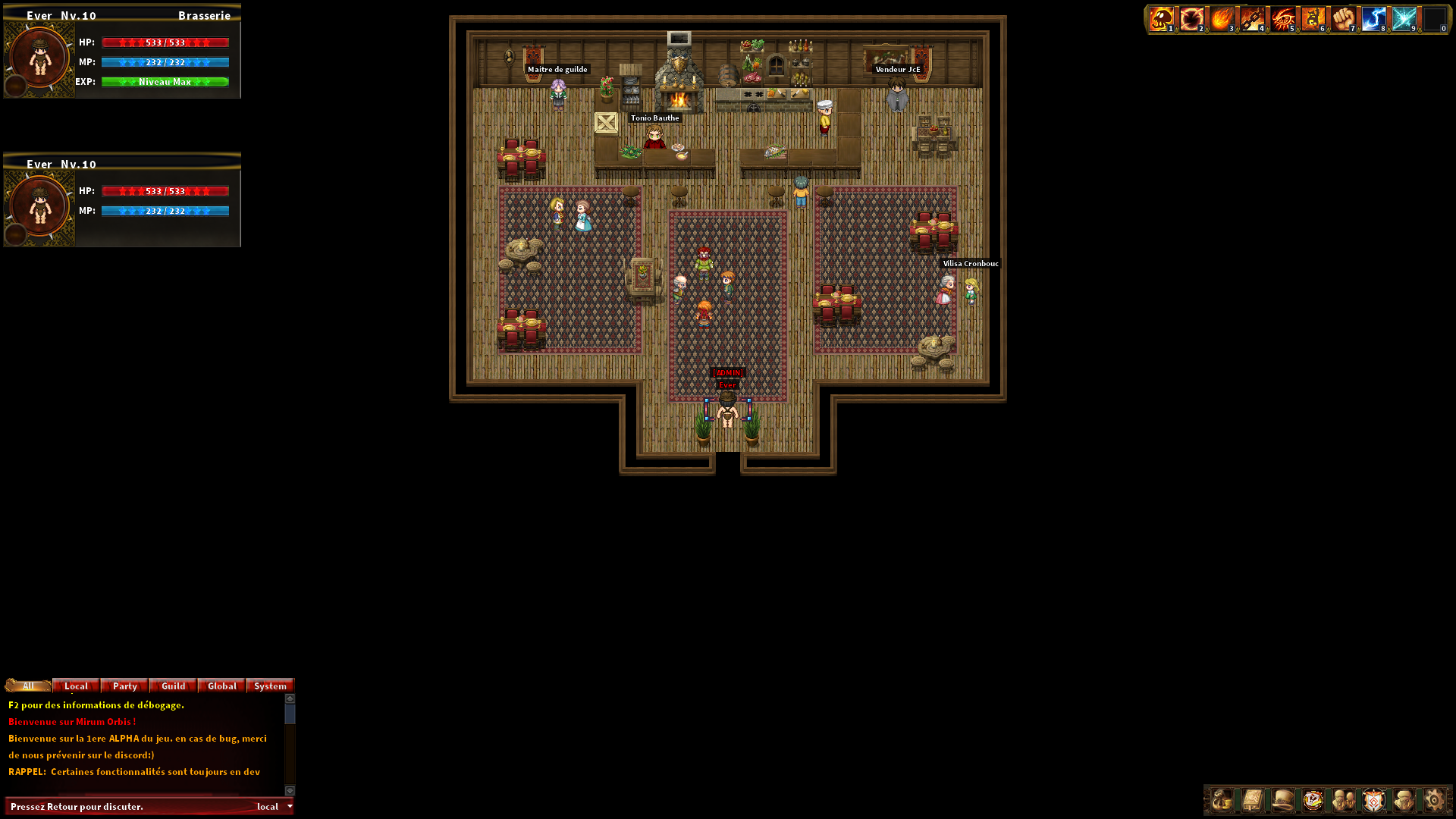Screen dimensions: 1456x819
Task: Cast the fireball skill in hotbar slot 3
Action: pyautogui.click(x=1222, y=19)
